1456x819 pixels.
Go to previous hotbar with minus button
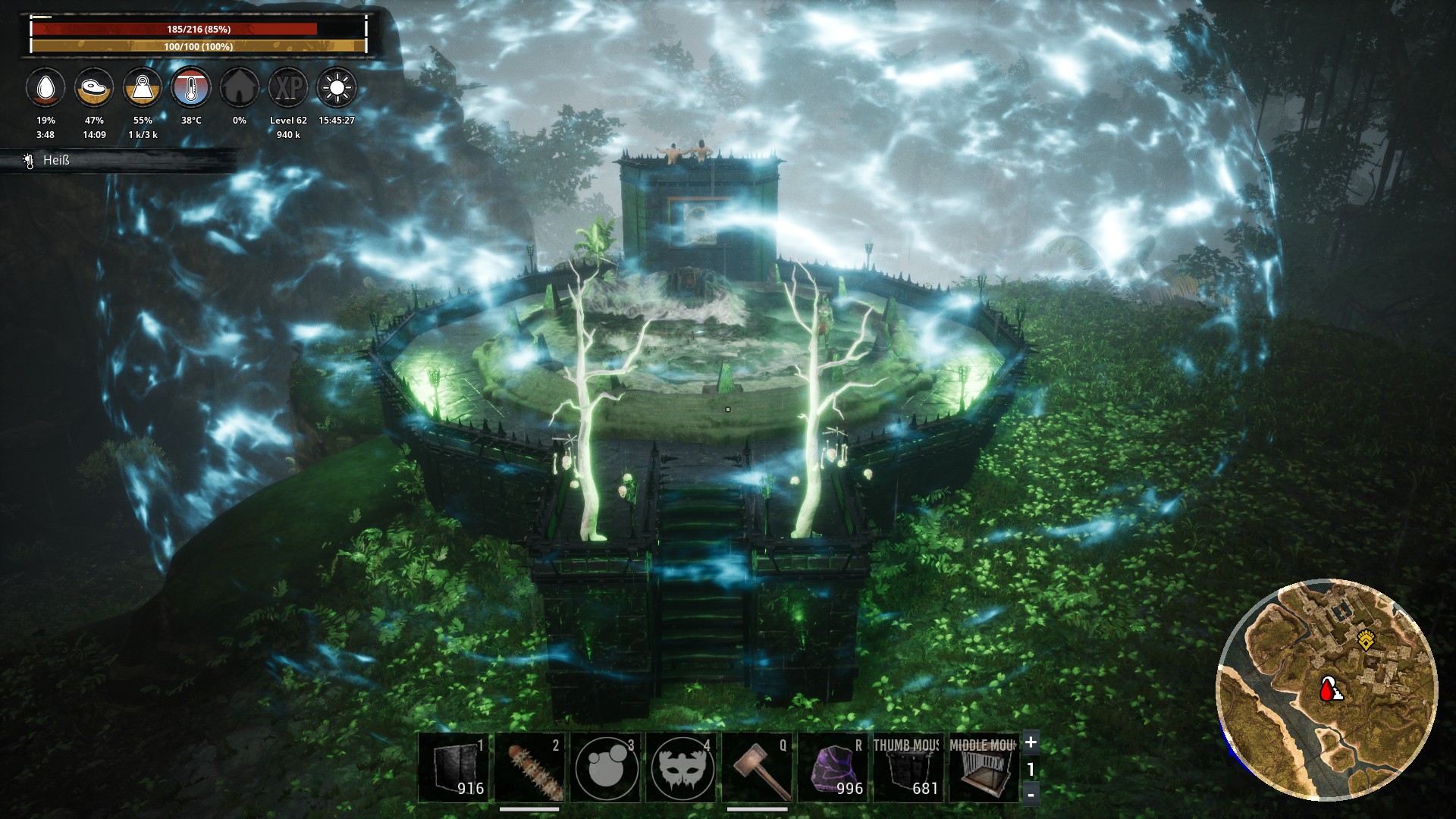pyautogui.click(x=1031, y=794)
